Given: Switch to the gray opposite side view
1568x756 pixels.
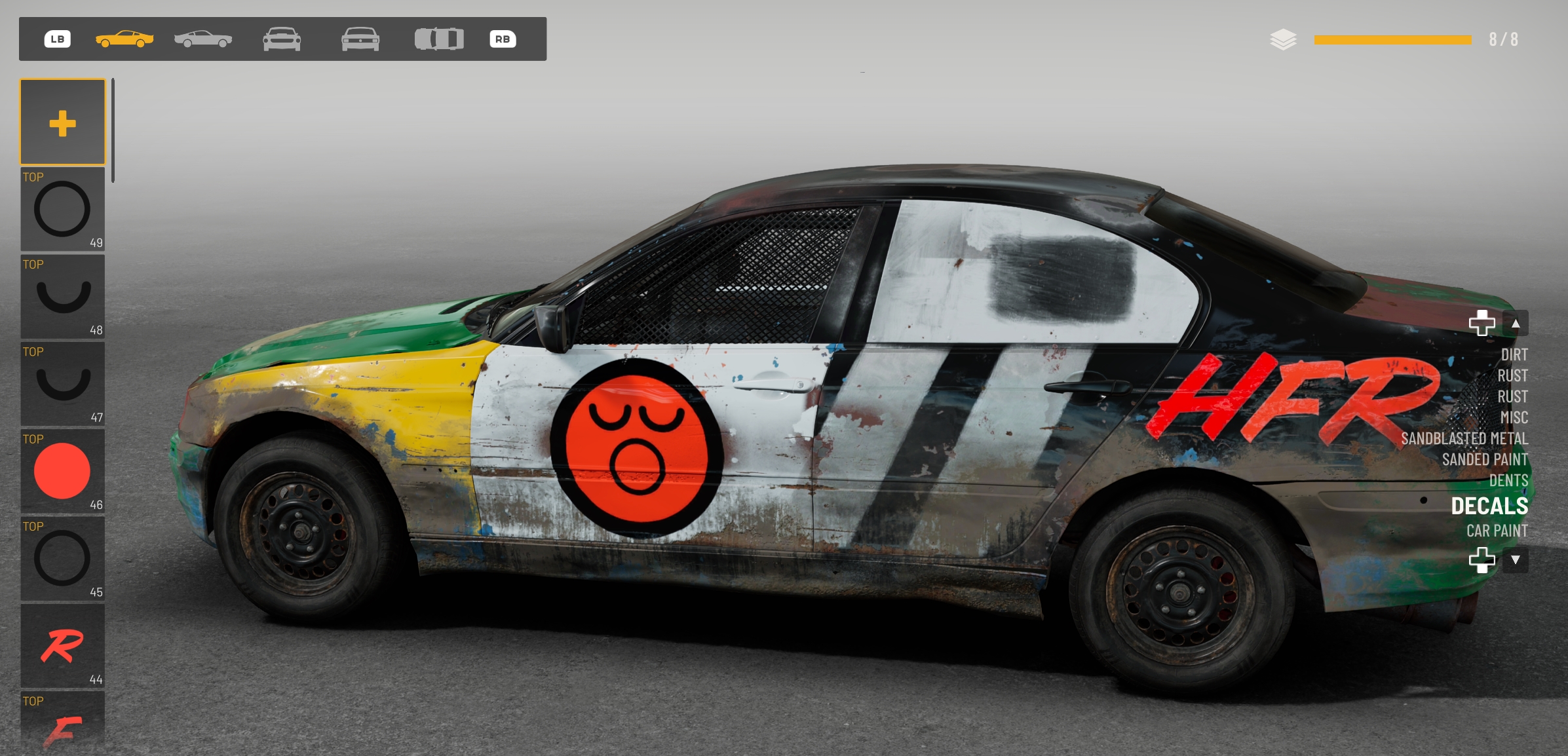Looking at the screenshot, I should (x=203, y=39).
